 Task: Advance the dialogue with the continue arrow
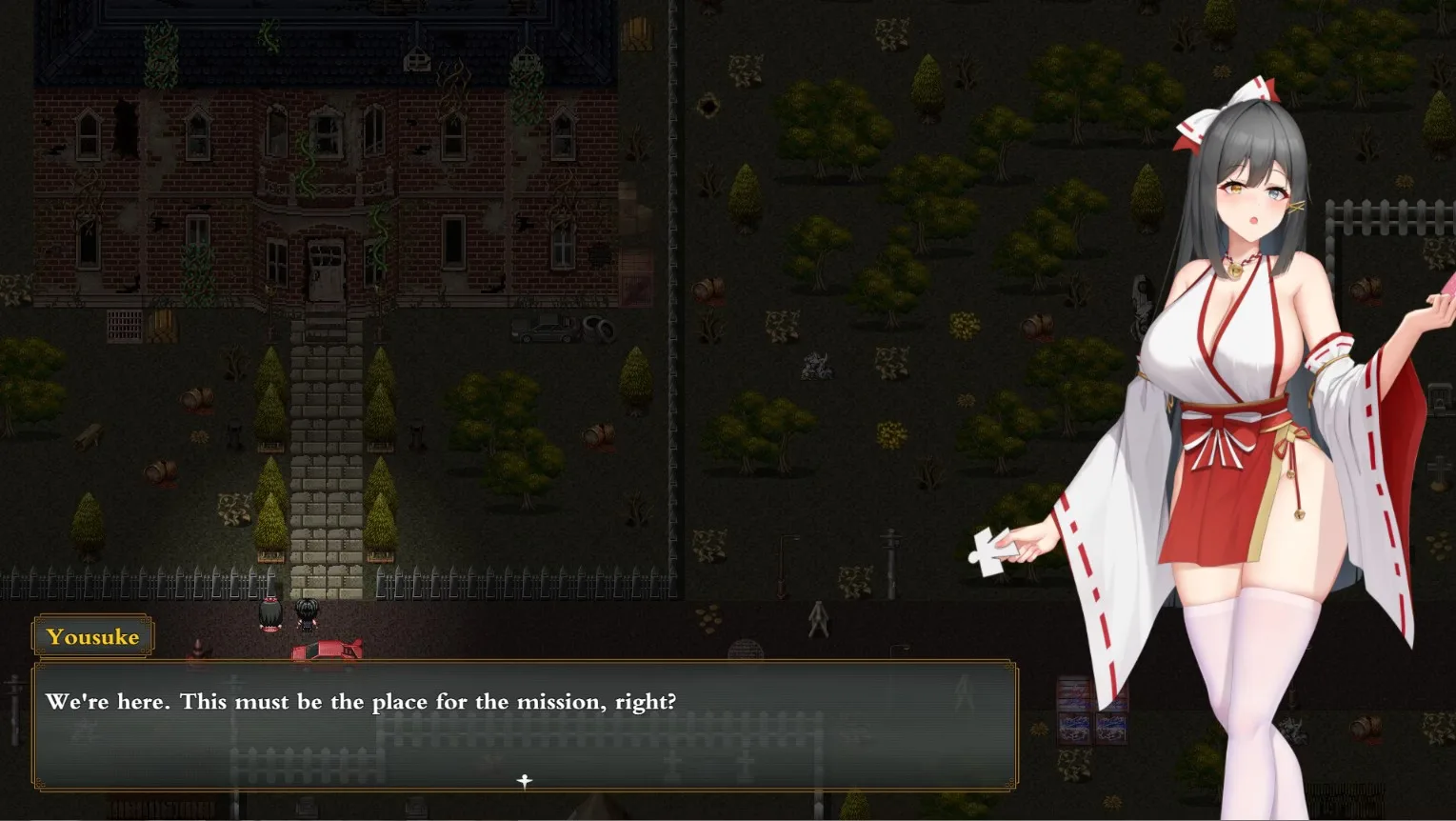click(524, 781)
